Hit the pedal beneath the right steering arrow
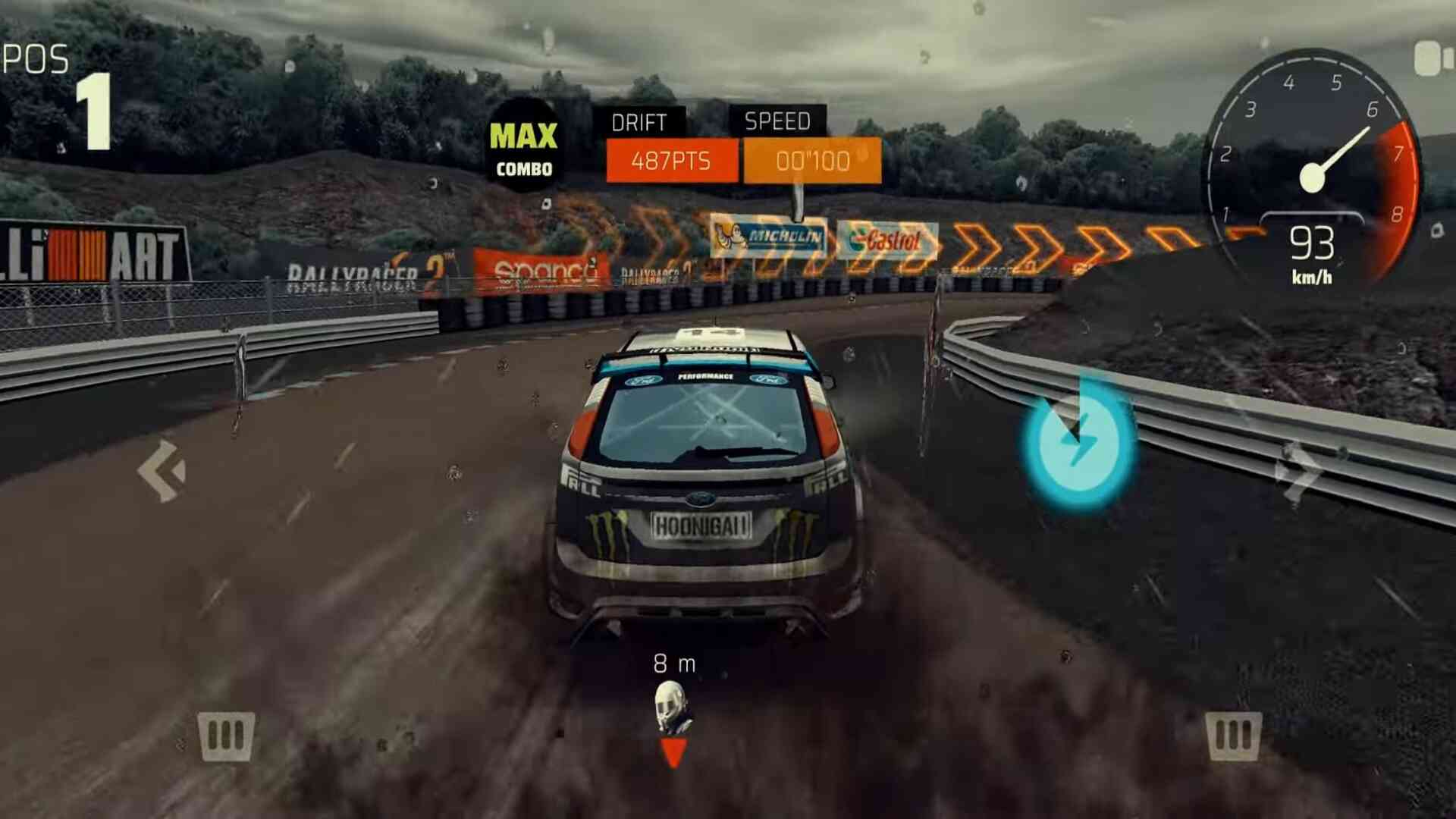The image size is (1456, 819). [x=1234, y=736]
